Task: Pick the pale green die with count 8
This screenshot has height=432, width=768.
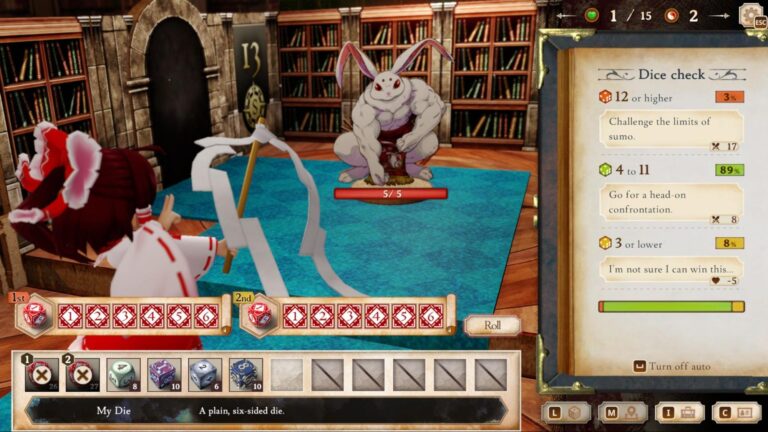Action: (123, 374)
